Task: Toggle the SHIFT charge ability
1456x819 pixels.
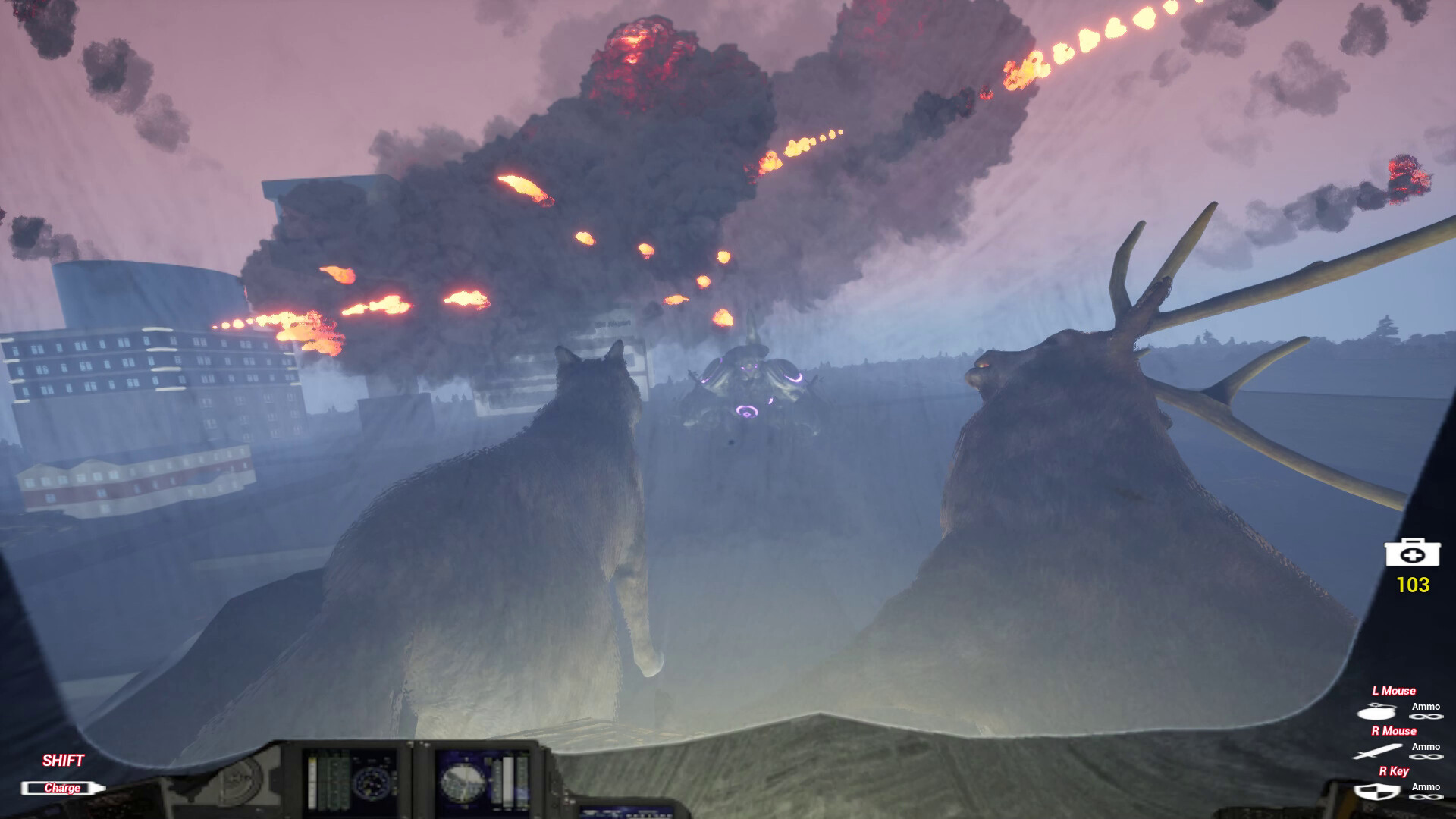Action: coord(64,758)
